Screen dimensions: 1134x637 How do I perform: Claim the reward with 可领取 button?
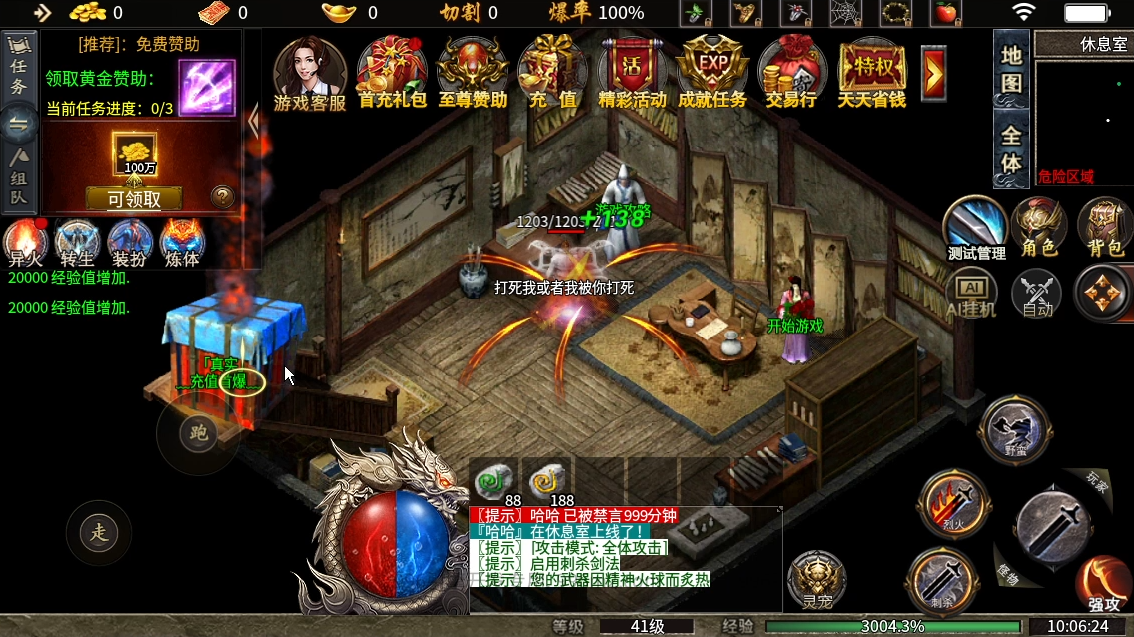coord(134,198)
